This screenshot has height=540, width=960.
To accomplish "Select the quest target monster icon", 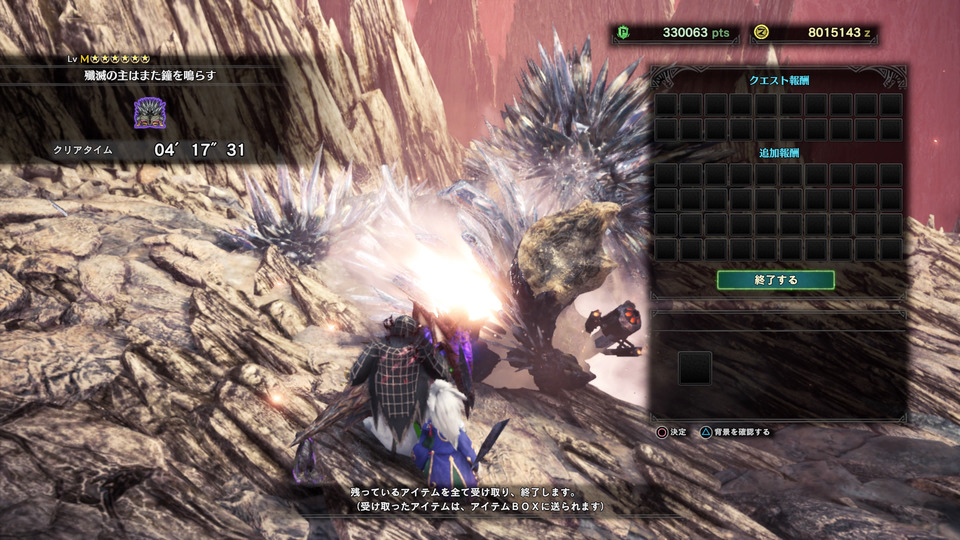I will [149, 113].
